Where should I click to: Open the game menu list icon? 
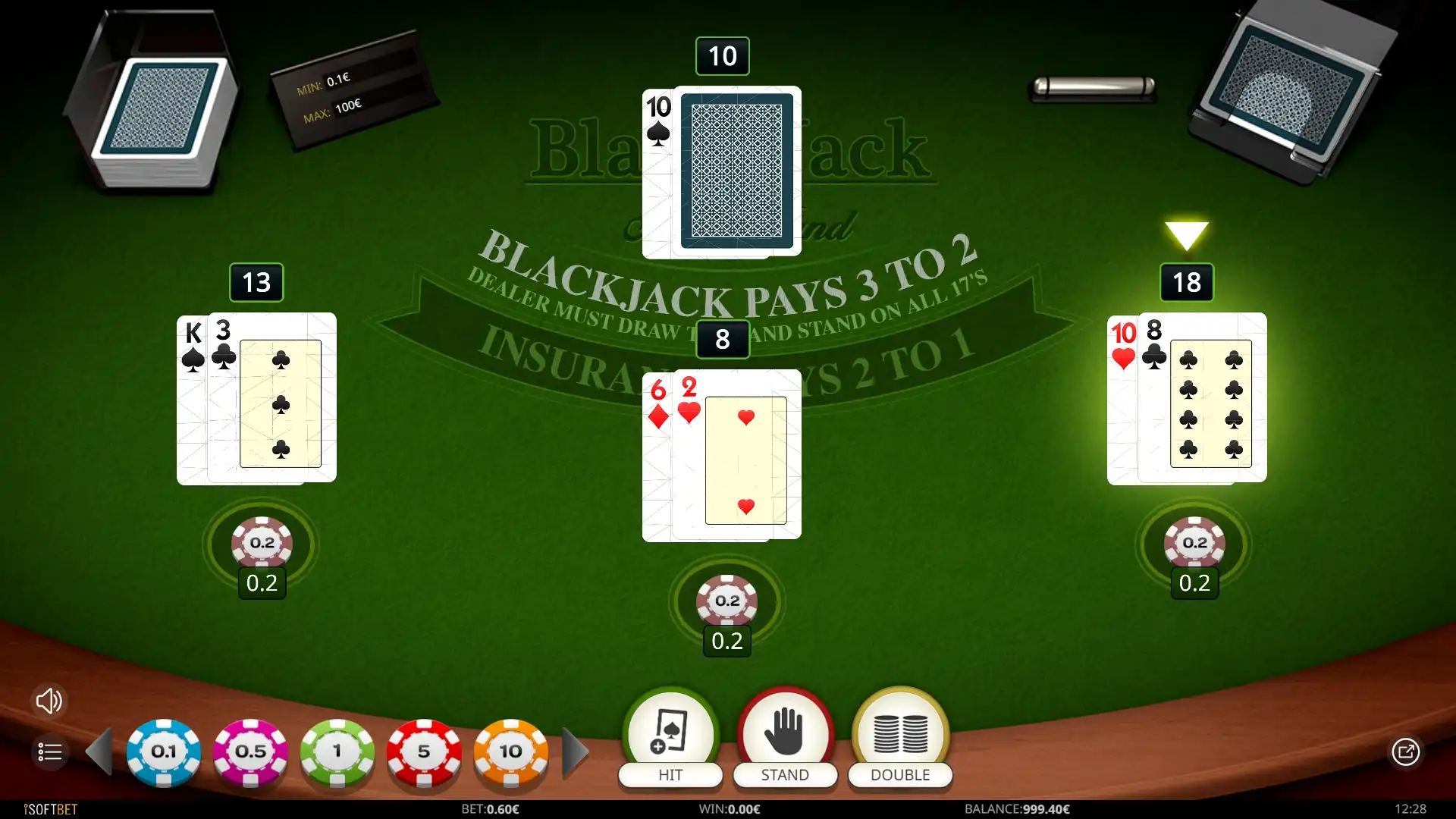point(50,752)
